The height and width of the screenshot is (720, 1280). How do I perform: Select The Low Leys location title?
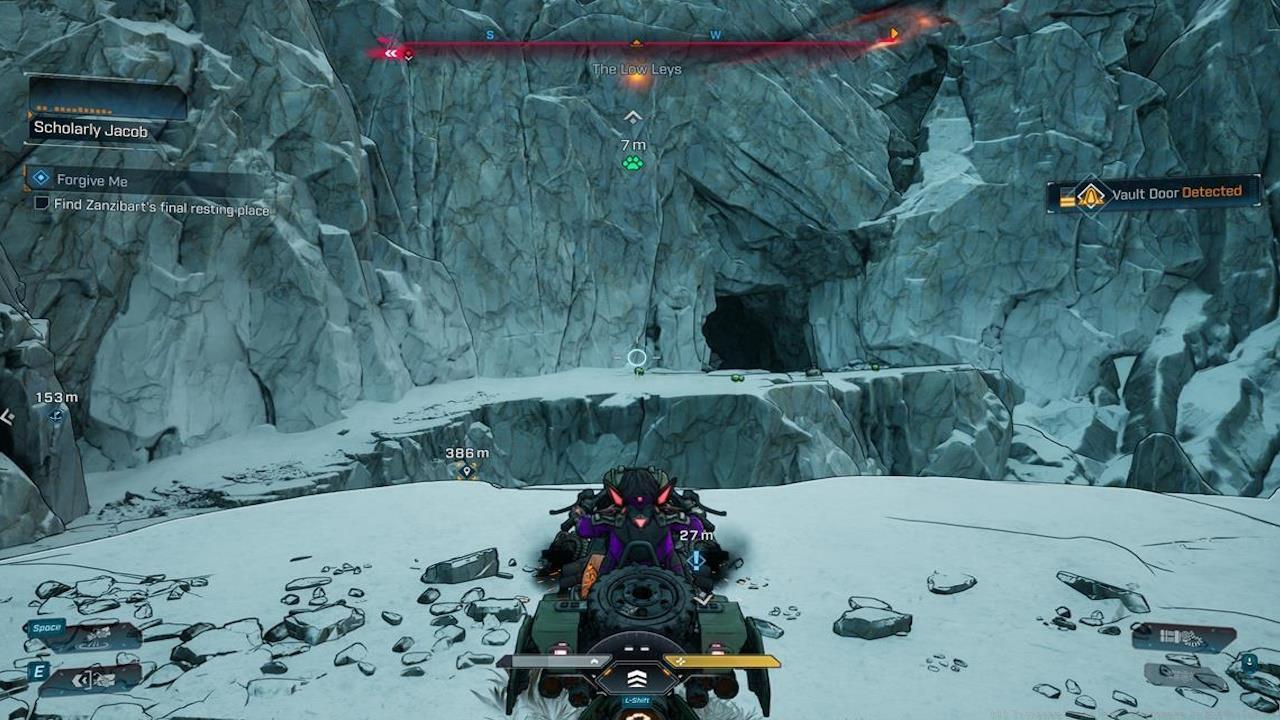636,70
